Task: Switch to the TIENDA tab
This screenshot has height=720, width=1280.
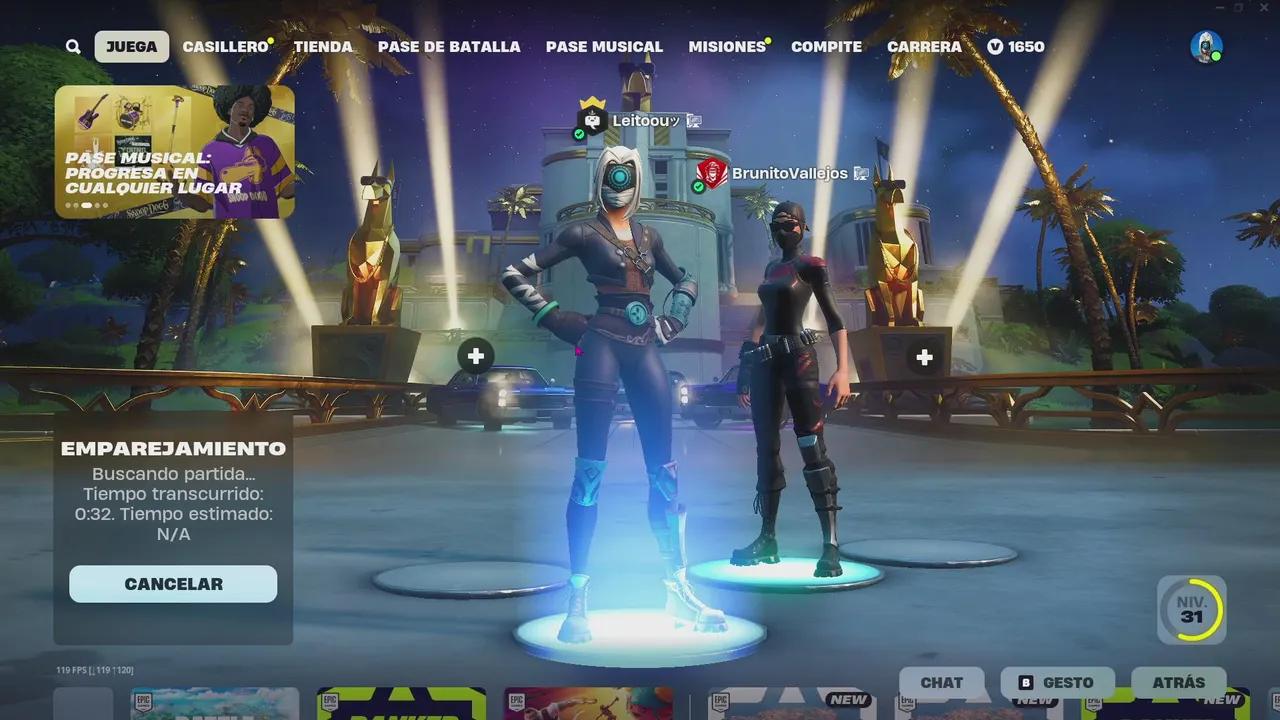Action: coord(322,46)
